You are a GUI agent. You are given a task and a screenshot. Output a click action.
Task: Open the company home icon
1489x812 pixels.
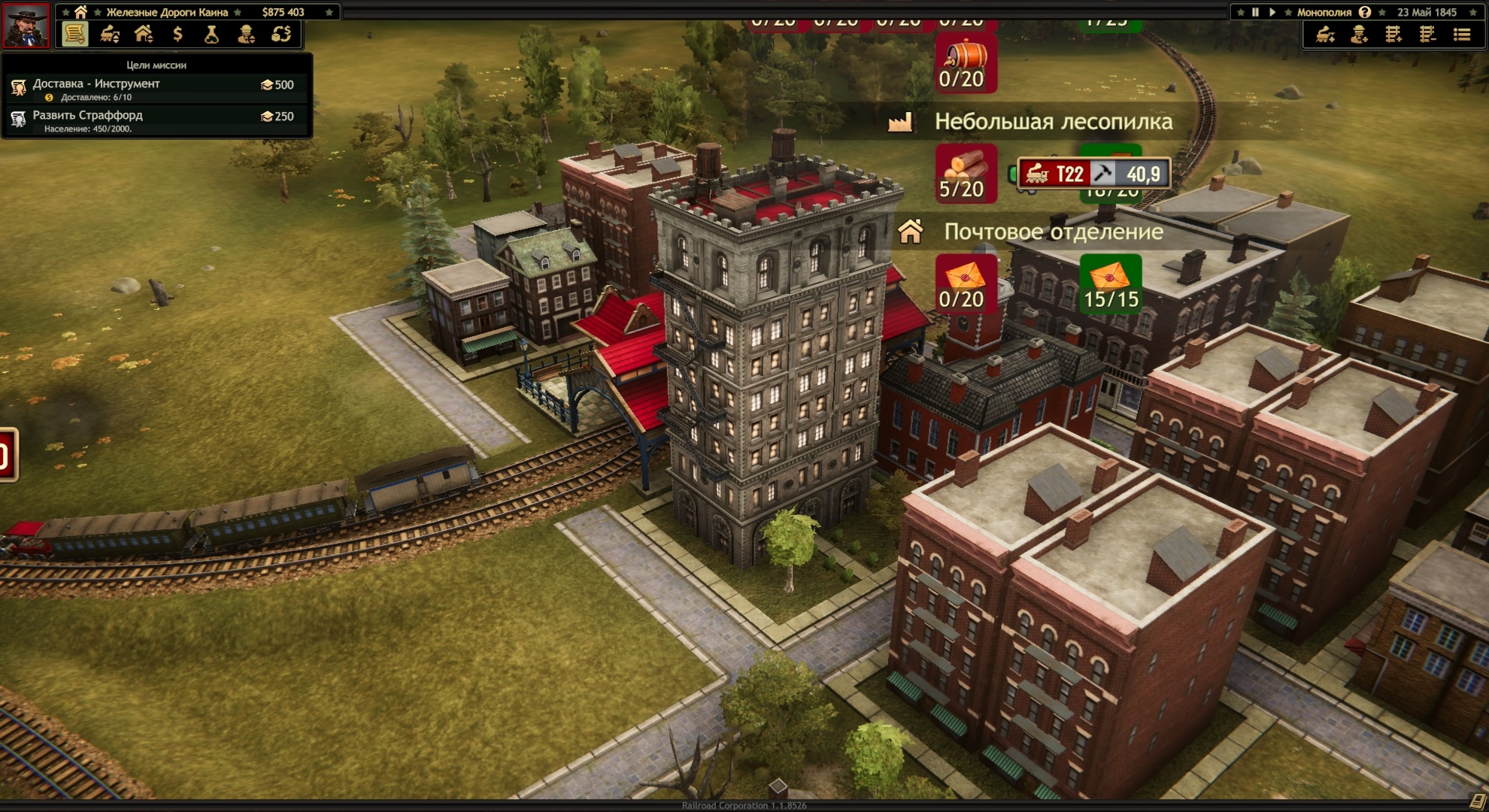coord(80,12)
